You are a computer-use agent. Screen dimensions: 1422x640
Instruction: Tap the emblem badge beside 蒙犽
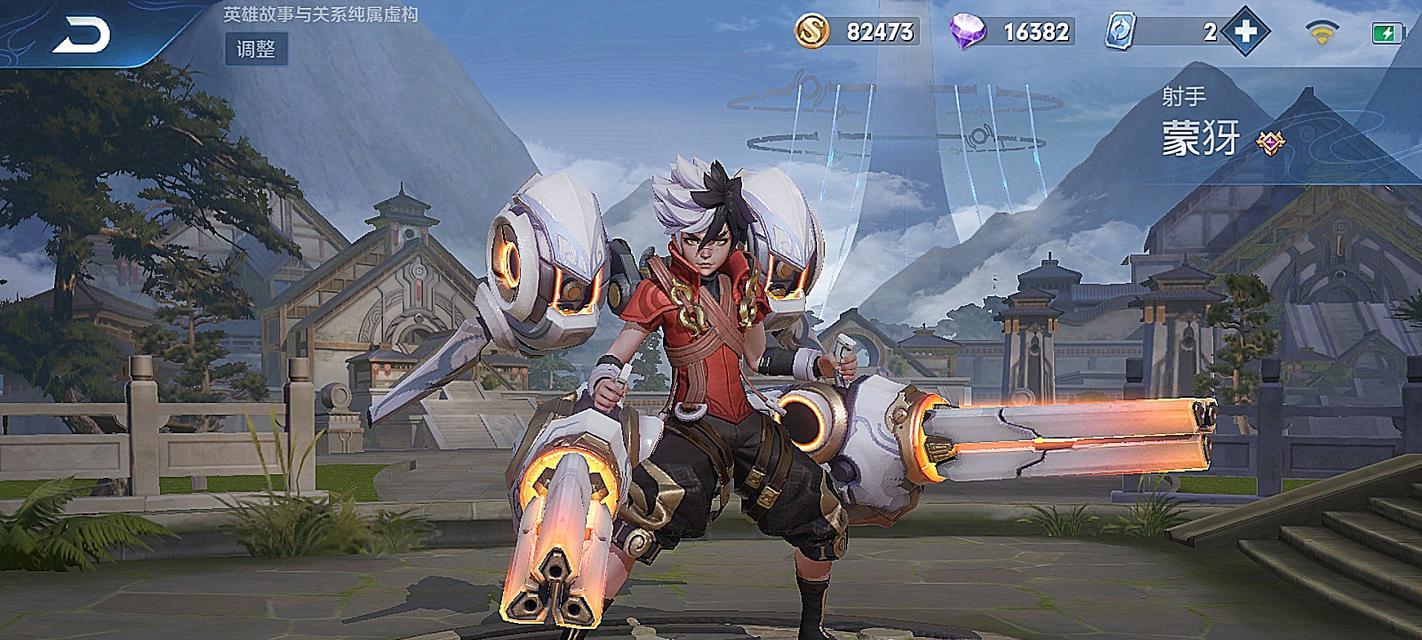tap(1270, 143)
